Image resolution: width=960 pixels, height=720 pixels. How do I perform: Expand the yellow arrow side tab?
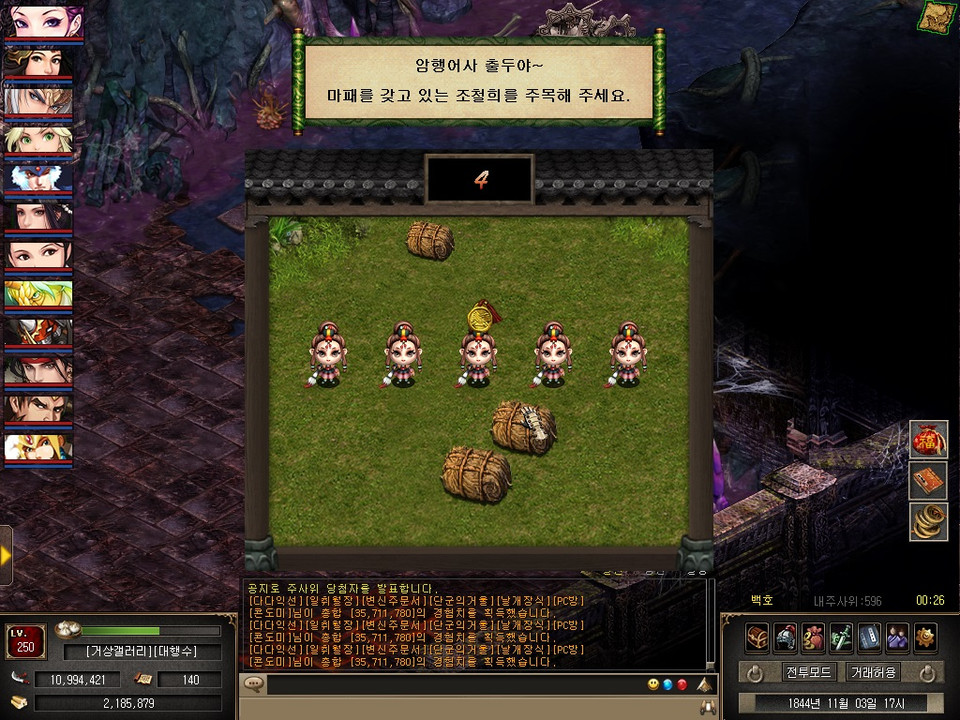6,554
